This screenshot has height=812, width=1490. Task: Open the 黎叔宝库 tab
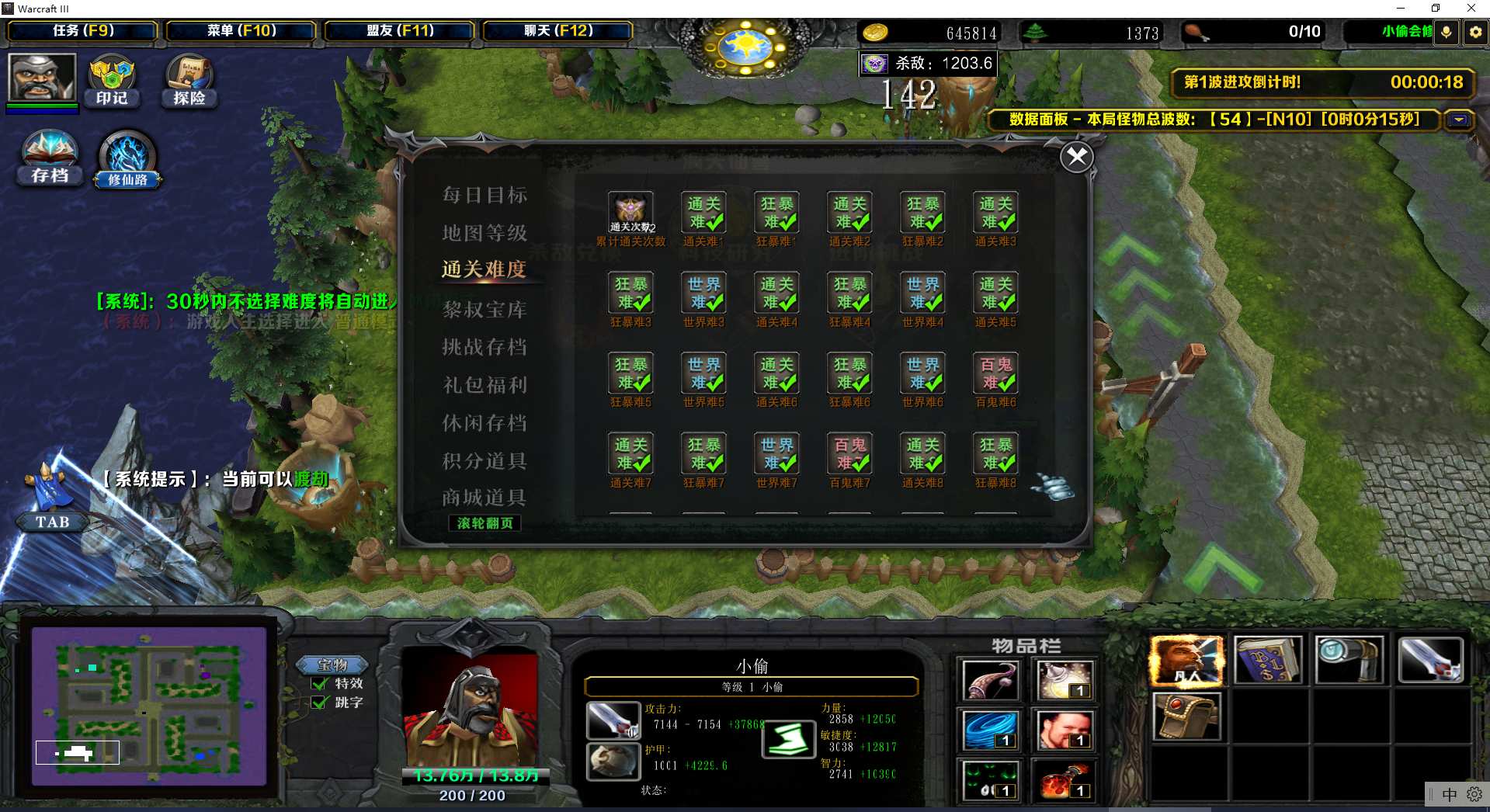(485, 310)
